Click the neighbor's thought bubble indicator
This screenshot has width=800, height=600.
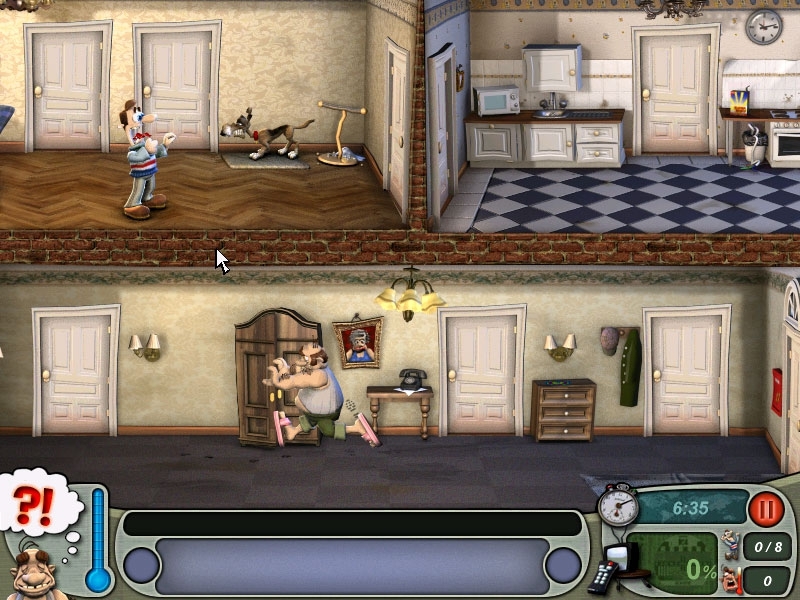point(38,503)
